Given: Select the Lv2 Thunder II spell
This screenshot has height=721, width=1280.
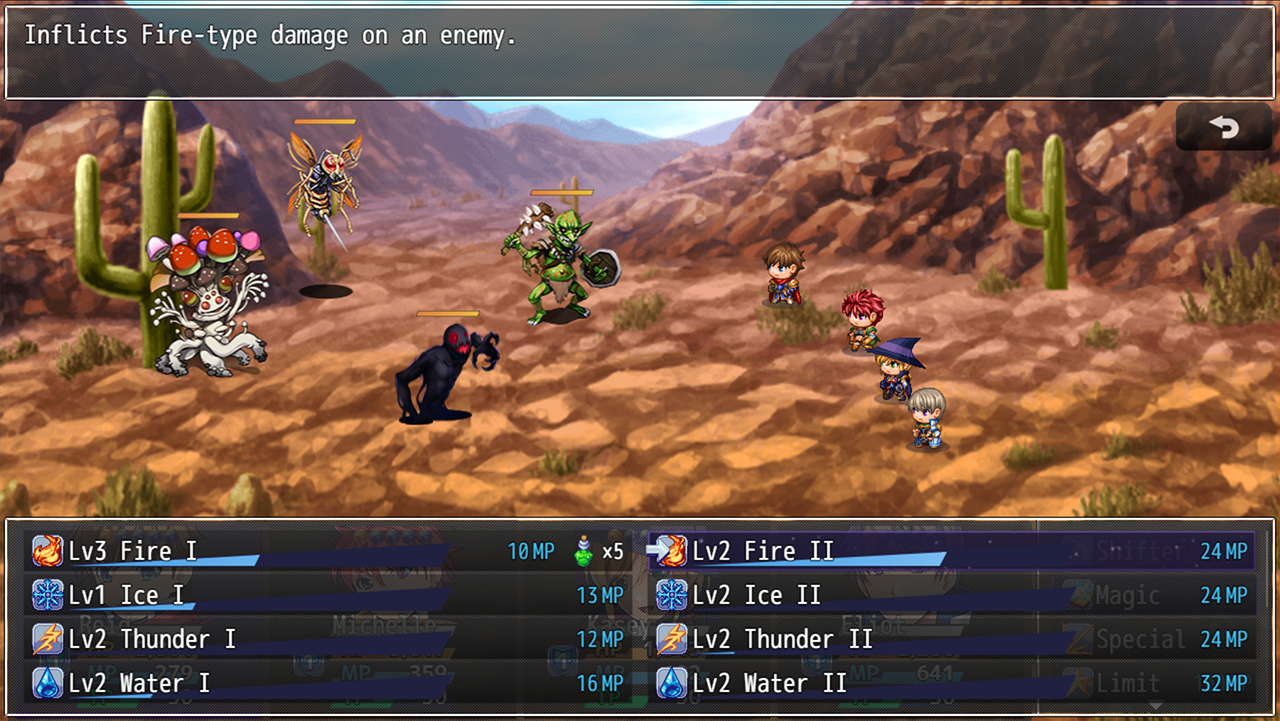Looking at the screenshot, I should click(950, 639).
